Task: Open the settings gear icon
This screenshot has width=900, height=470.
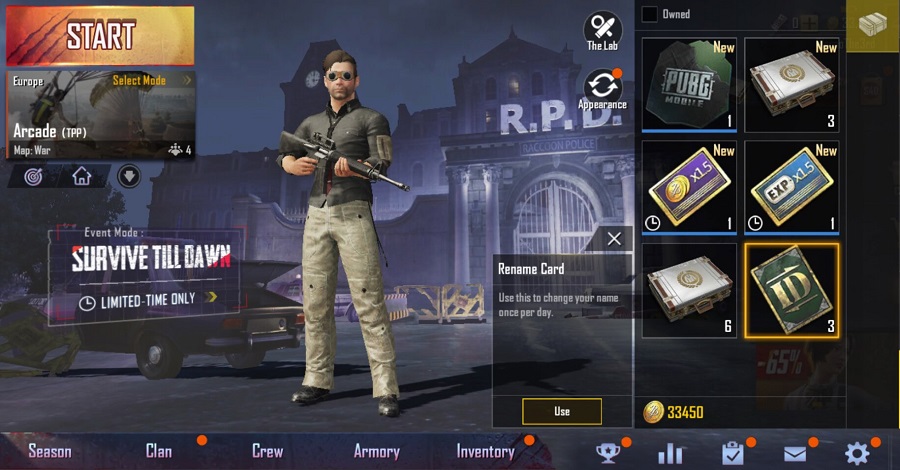Action: [857, 452]
